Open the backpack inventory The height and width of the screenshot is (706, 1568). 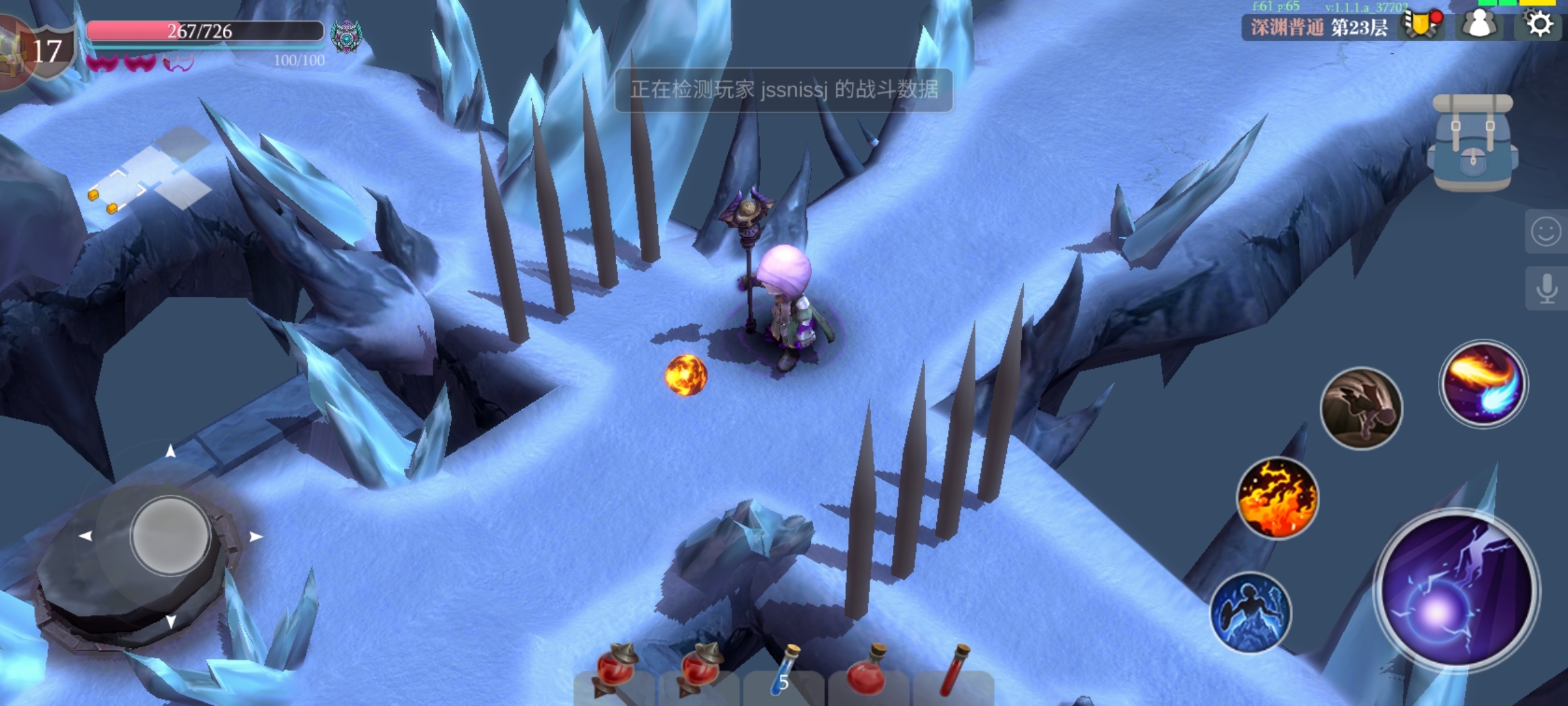tap(1473, 144)
